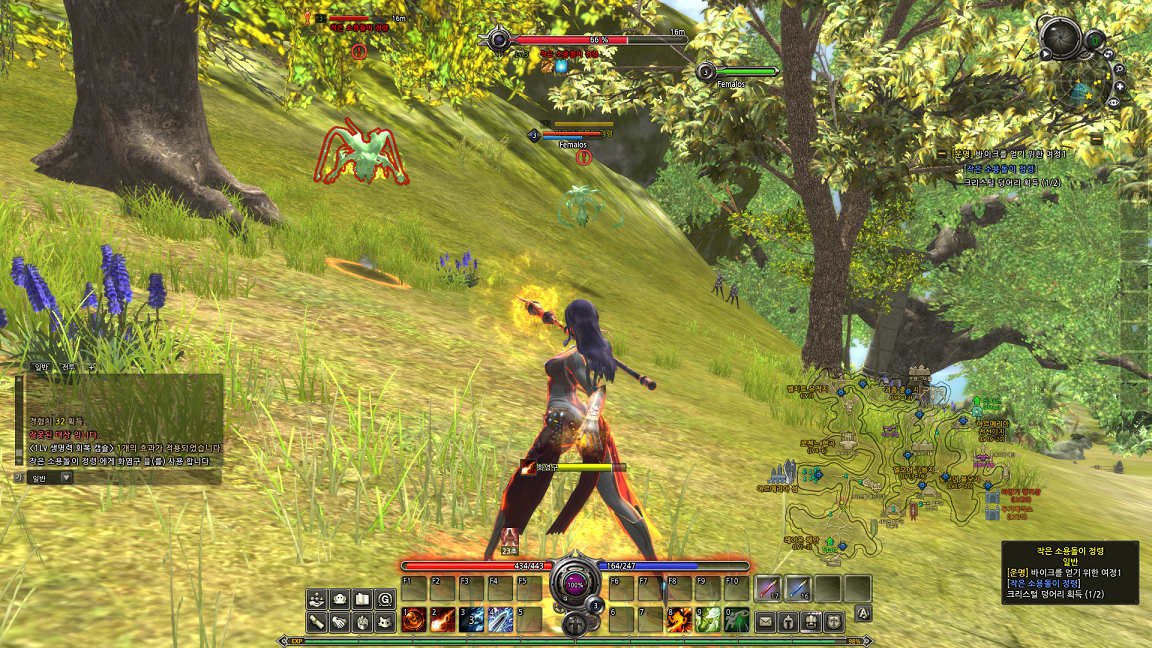This screenshot has width=1152, height=648.
Task: Use the green spirit skill in slot 9
Action: [x=708, y=620]
